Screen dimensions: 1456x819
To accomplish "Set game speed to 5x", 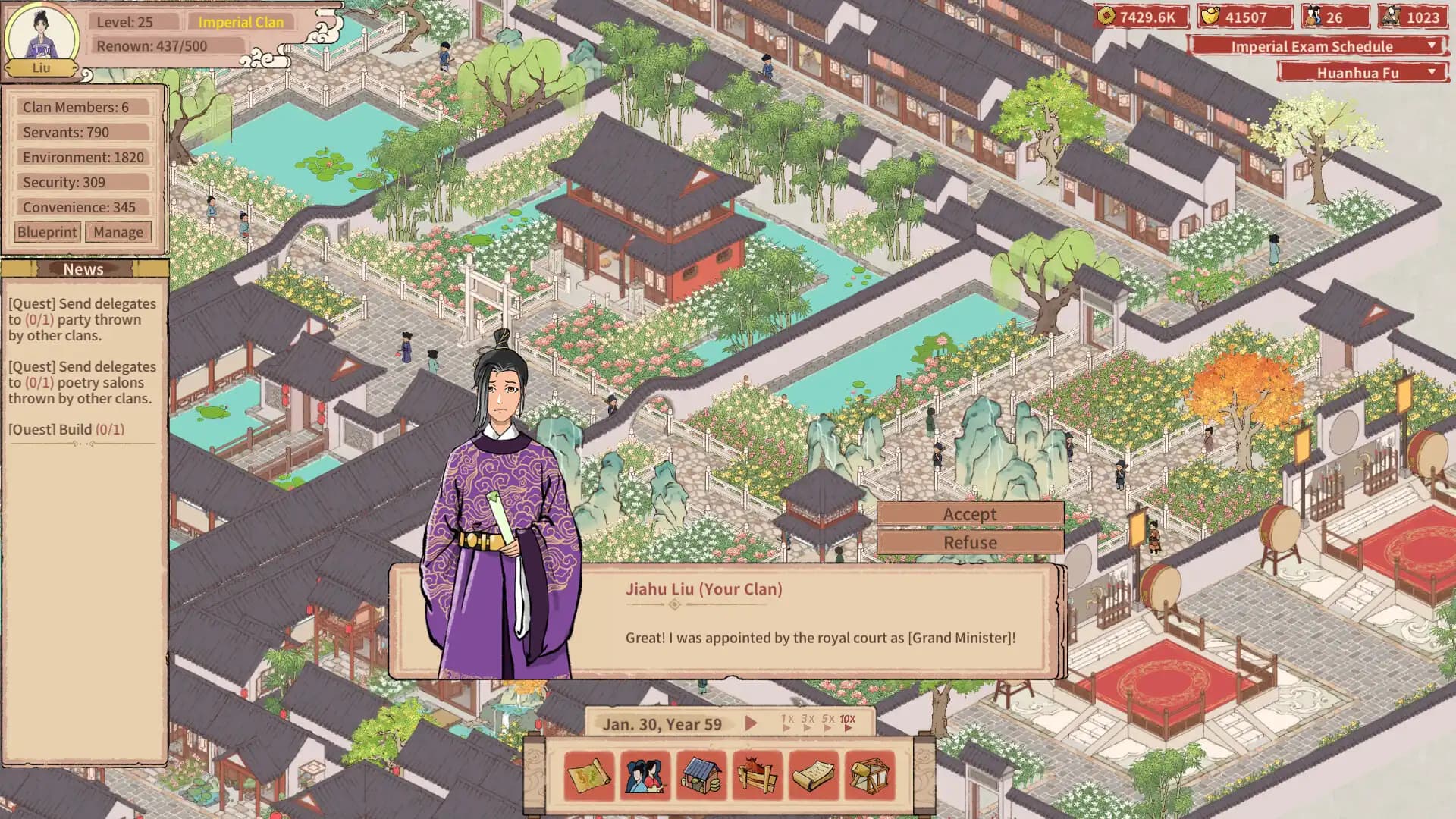I will pyautogui.click(x=827, y=722).
